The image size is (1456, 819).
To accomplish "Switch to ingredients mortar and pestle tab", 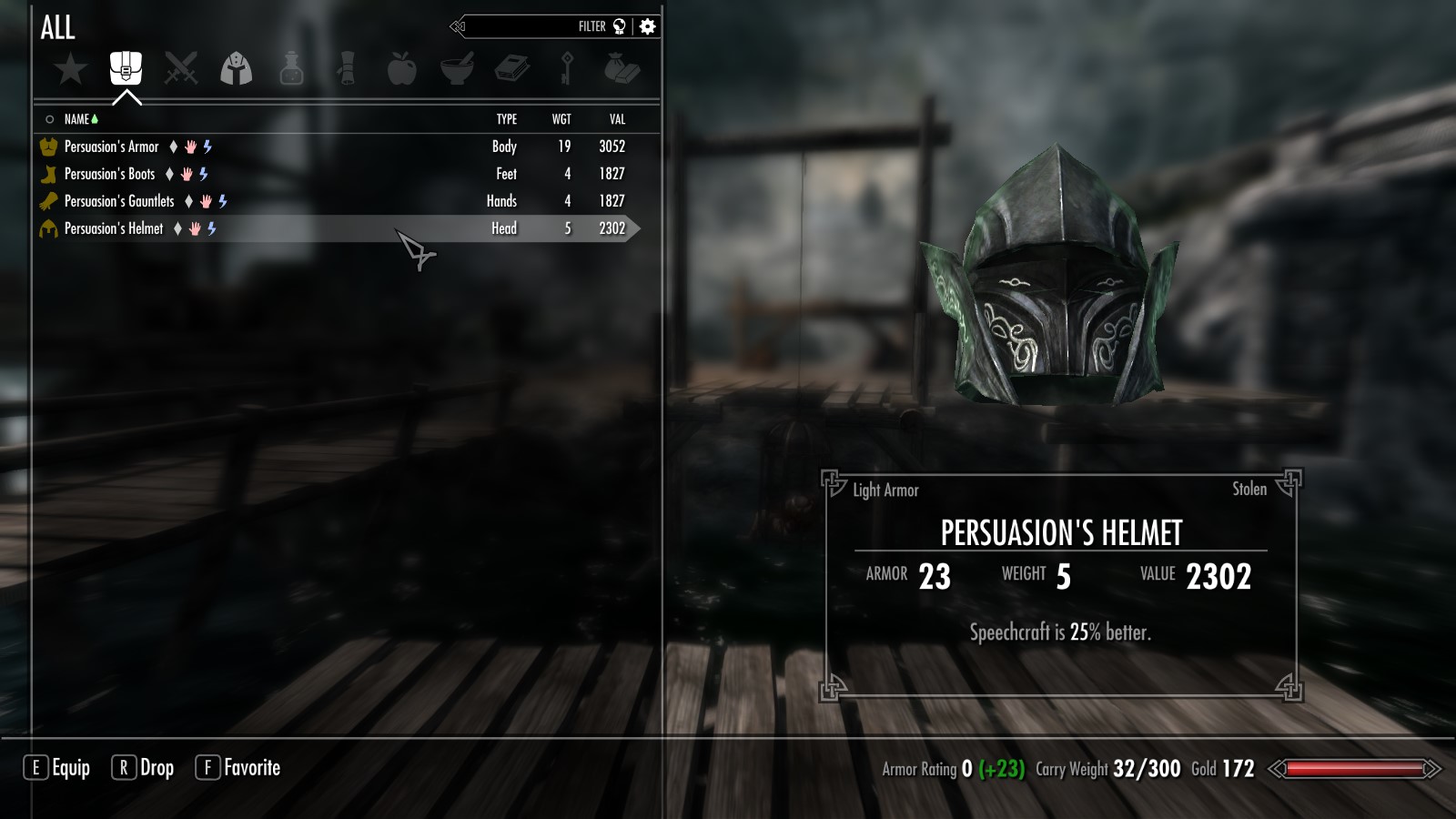I will pos(457,68).
